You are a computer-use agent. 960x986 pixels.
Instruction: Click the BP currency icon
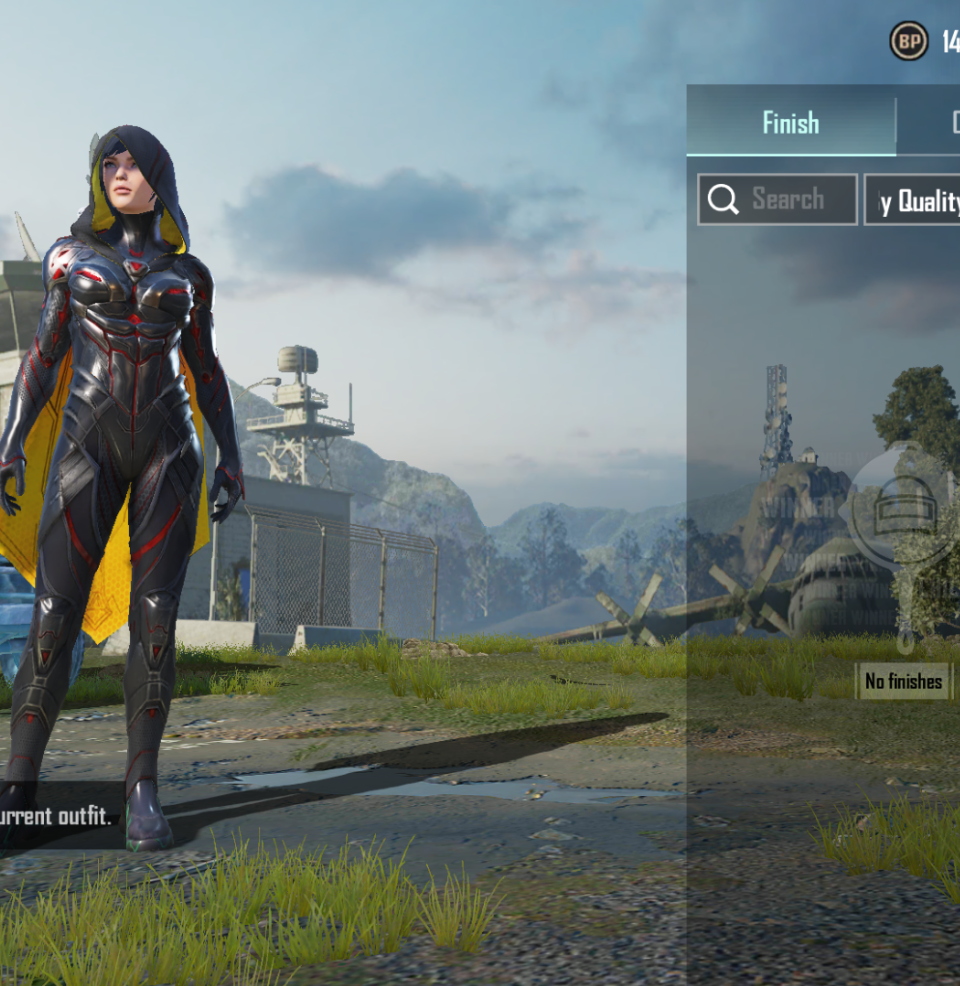[908, 41]
